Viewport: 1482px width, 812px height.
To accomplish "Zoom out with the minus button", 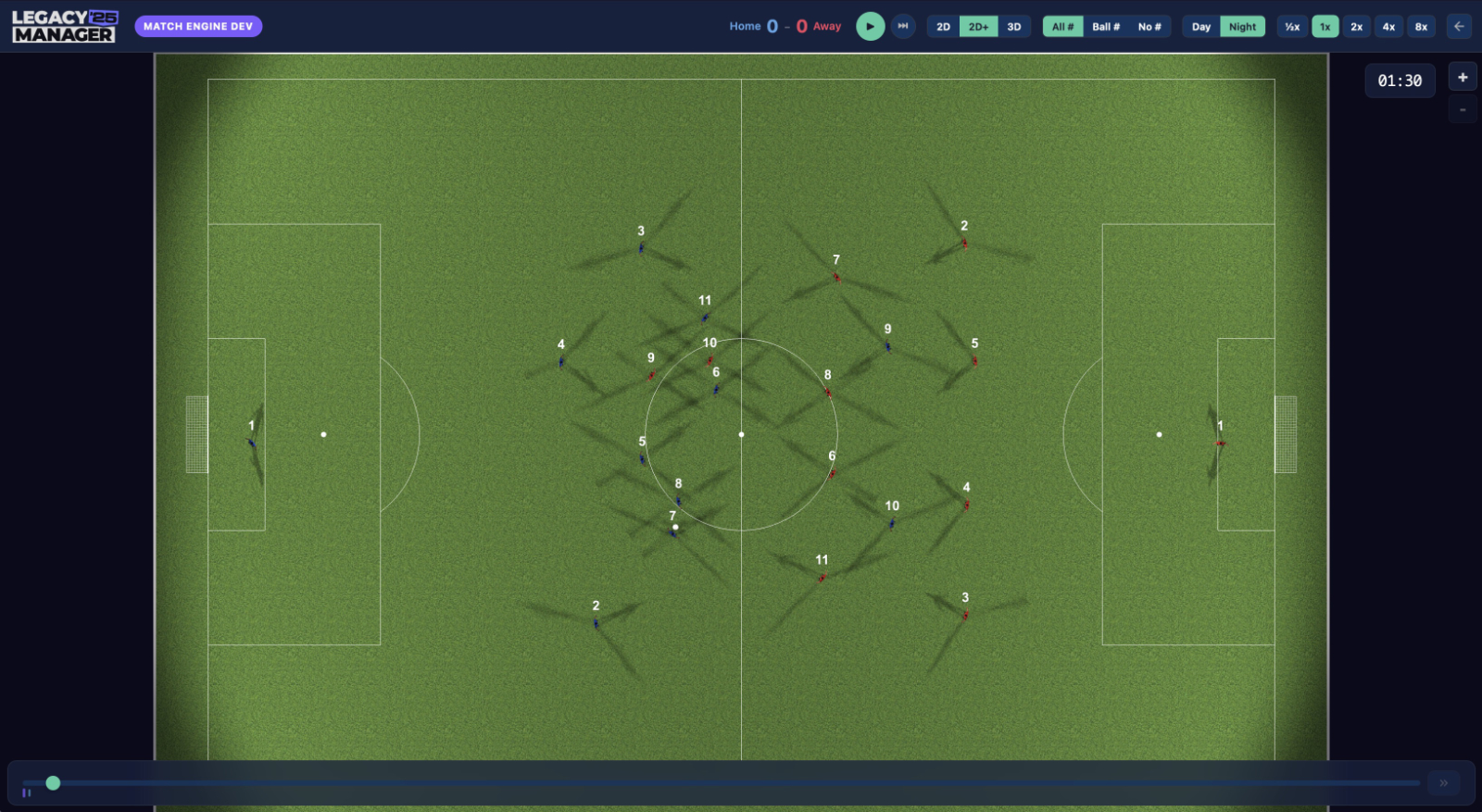I will click(1463, 109).
